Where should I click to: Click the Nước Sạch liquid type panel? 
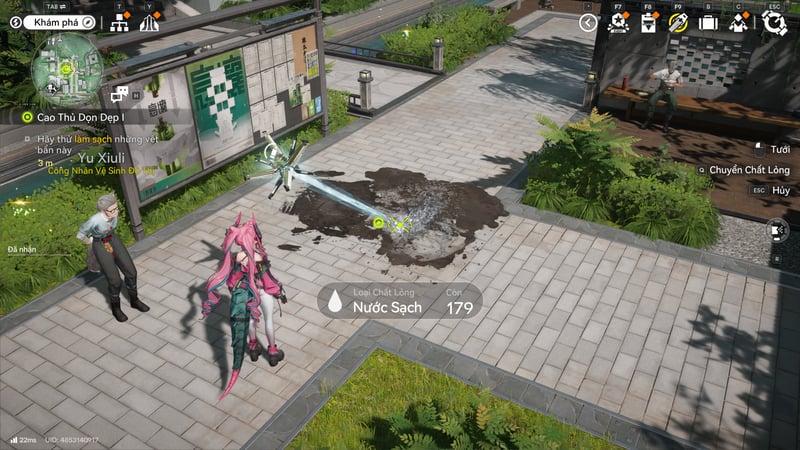[x=399, y=302]
